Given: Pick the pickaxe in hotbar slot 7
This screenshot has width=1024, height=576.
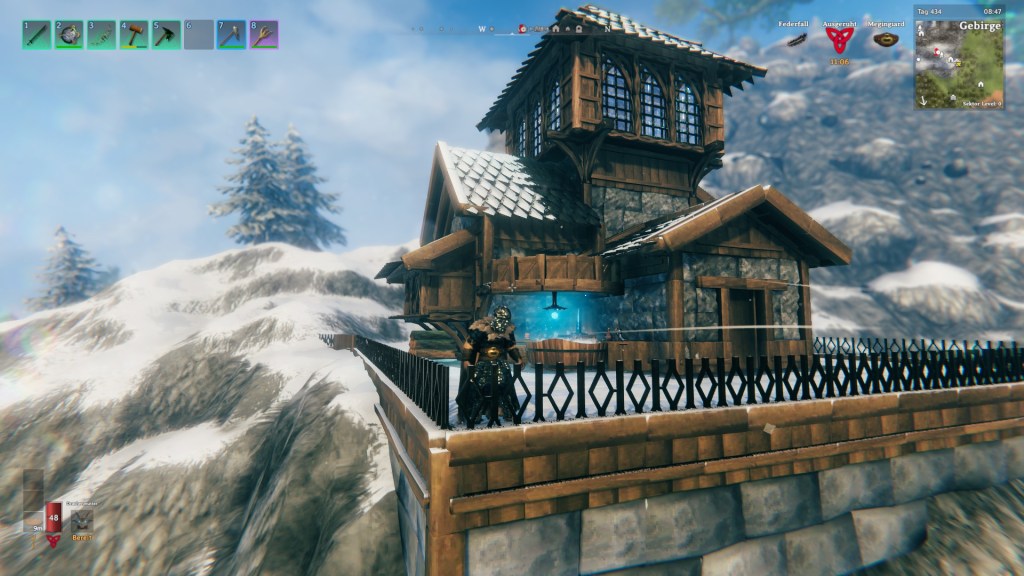Looking at the screenshot, I should pyautogui.click(x=231, y=35).
